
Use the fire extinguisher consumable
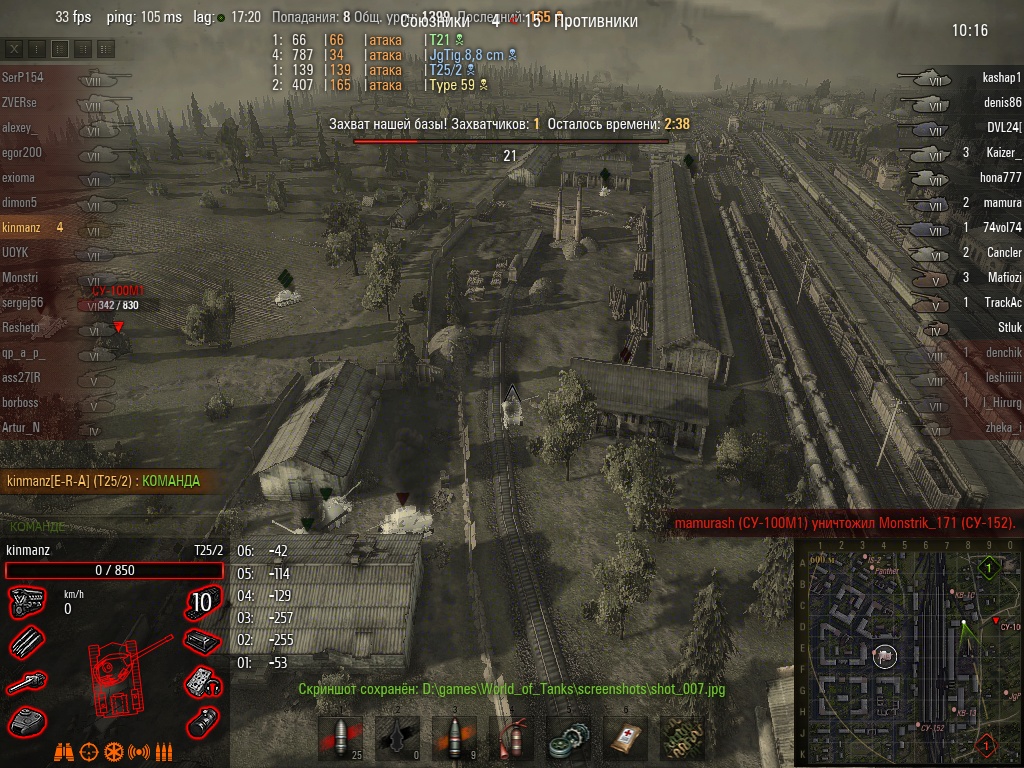511,740
